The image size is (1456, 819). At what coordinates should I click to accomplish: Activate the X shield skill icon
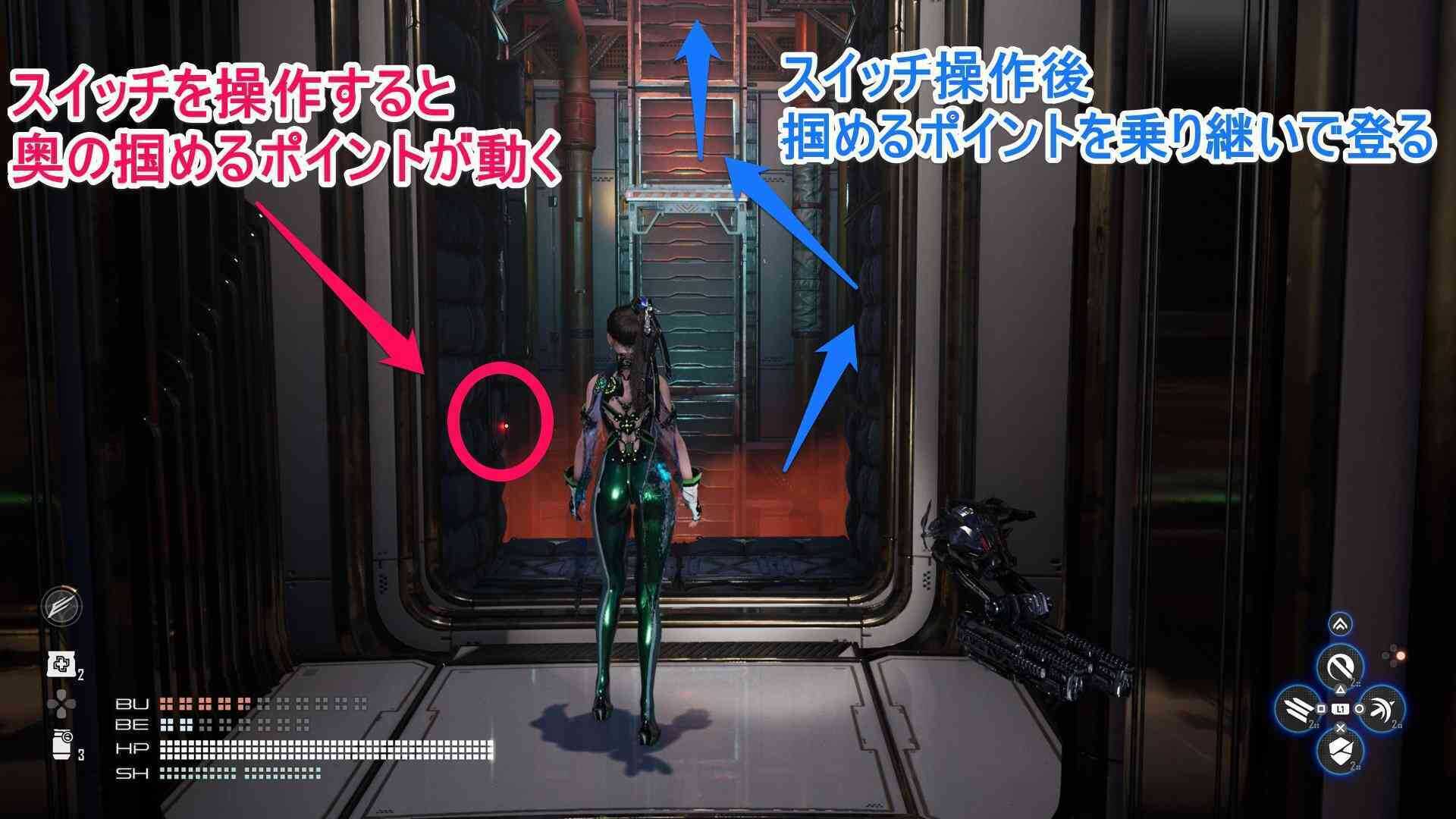point(1339,751)
